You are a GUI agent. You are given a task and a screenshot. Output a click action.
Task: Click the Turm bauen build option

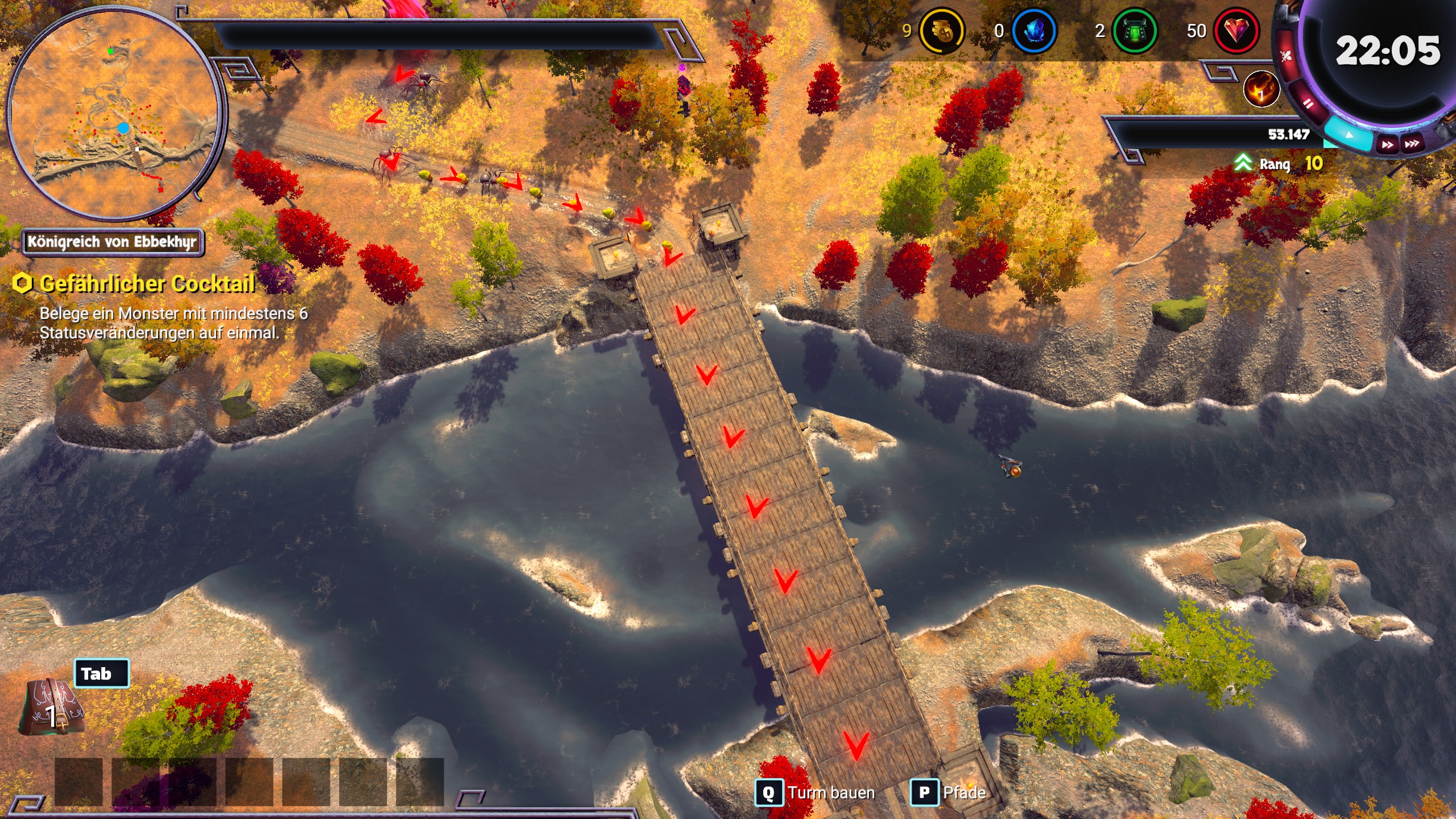tap(815, 792)
